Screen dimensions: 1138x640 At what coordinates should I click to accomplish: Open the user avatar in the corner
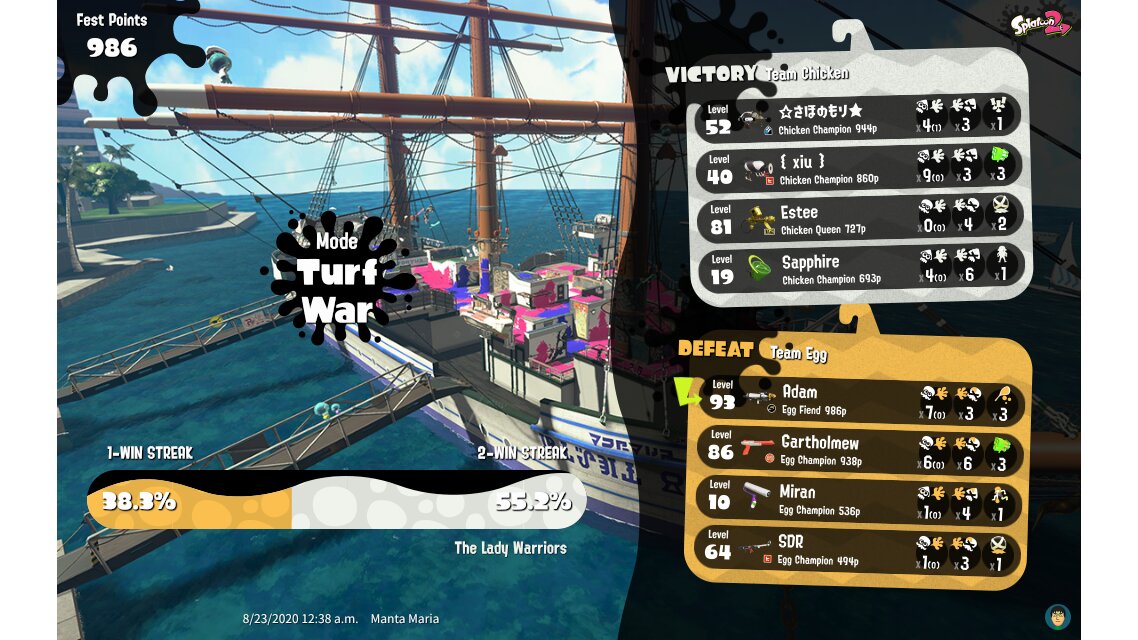(1057, 615)
